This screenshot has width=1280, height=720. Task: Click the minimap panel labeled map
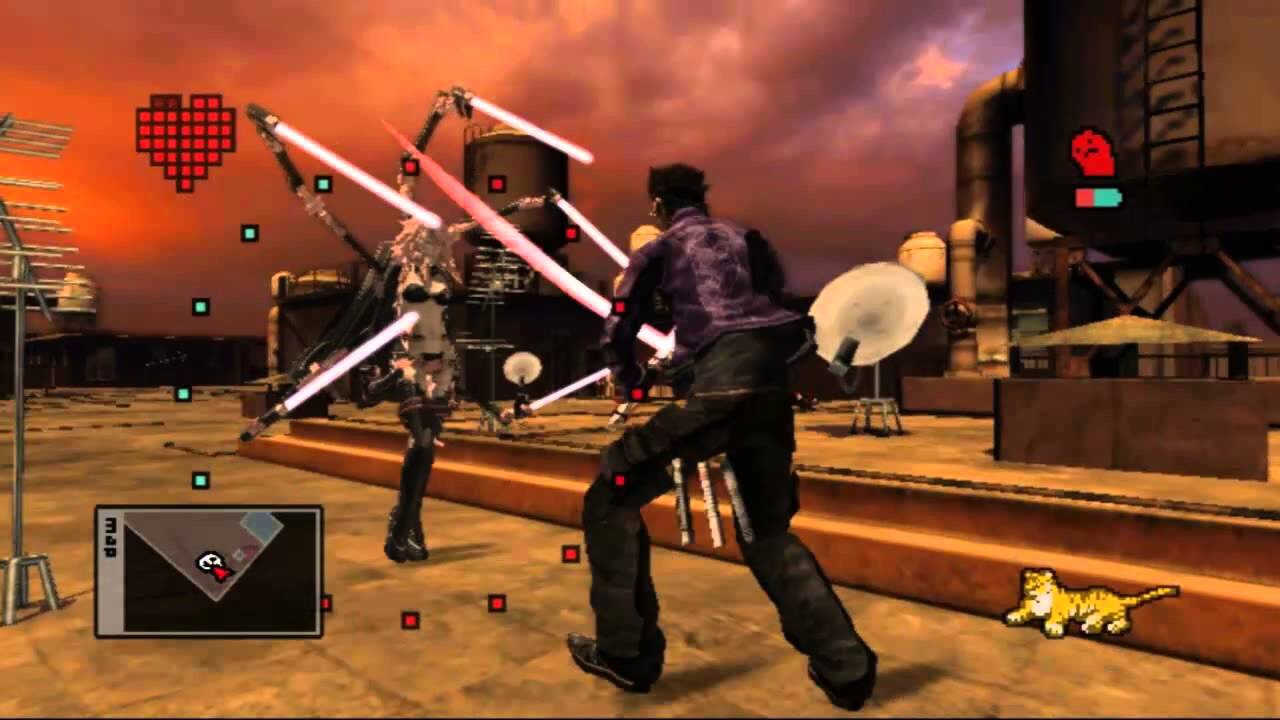coord(209,571)
